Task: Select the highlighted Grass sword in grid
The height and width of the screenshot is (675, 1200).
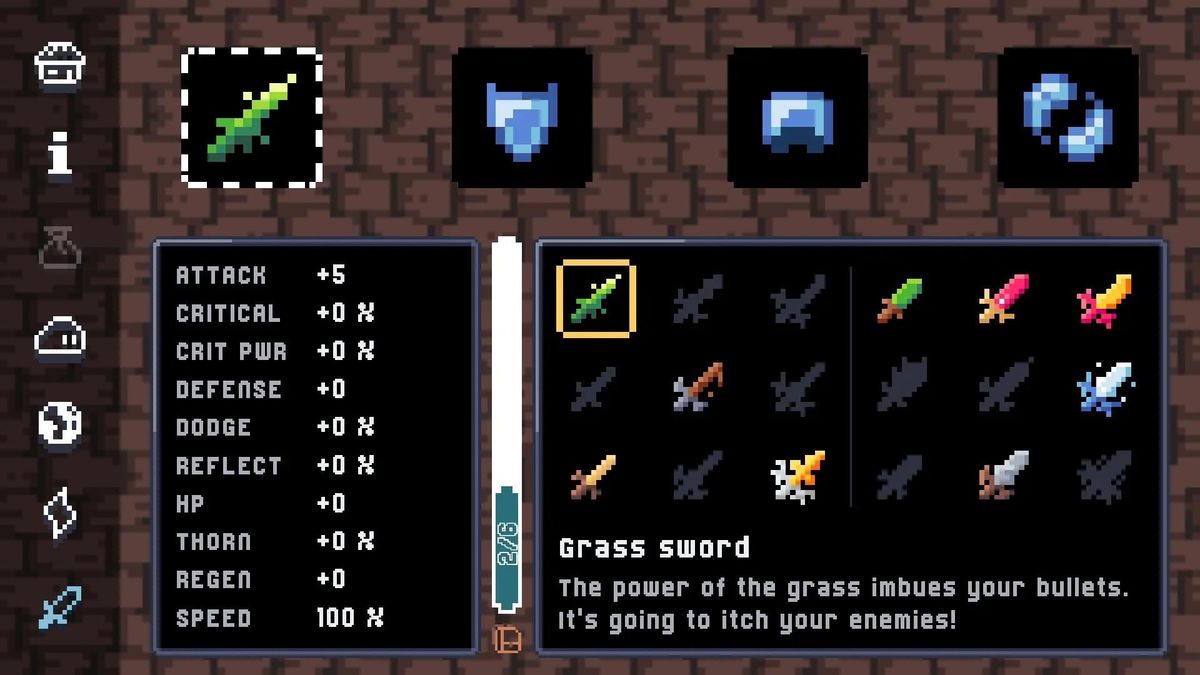Action: 596,298
